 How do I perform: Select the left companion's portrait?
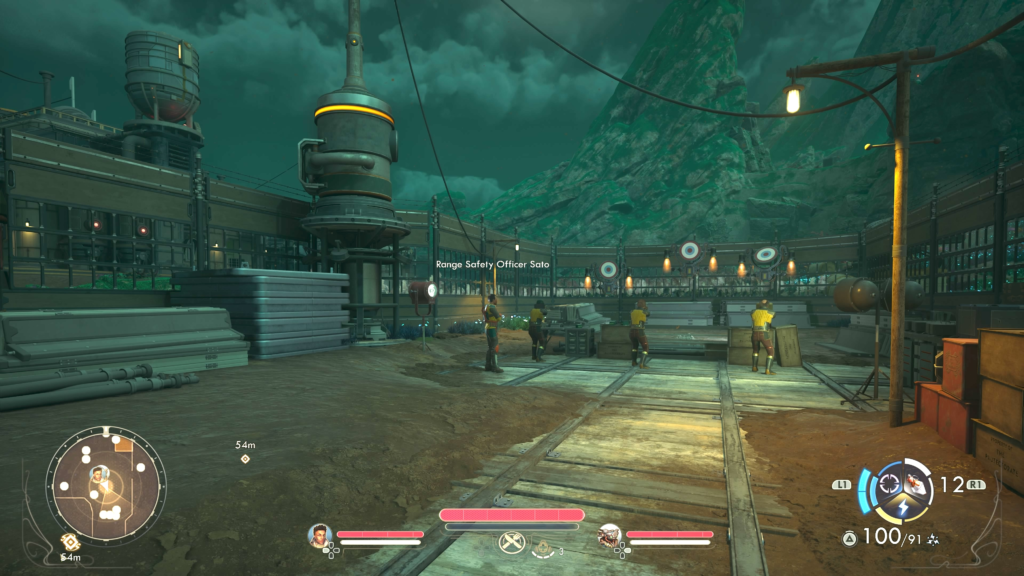click(x=320, y=536)
